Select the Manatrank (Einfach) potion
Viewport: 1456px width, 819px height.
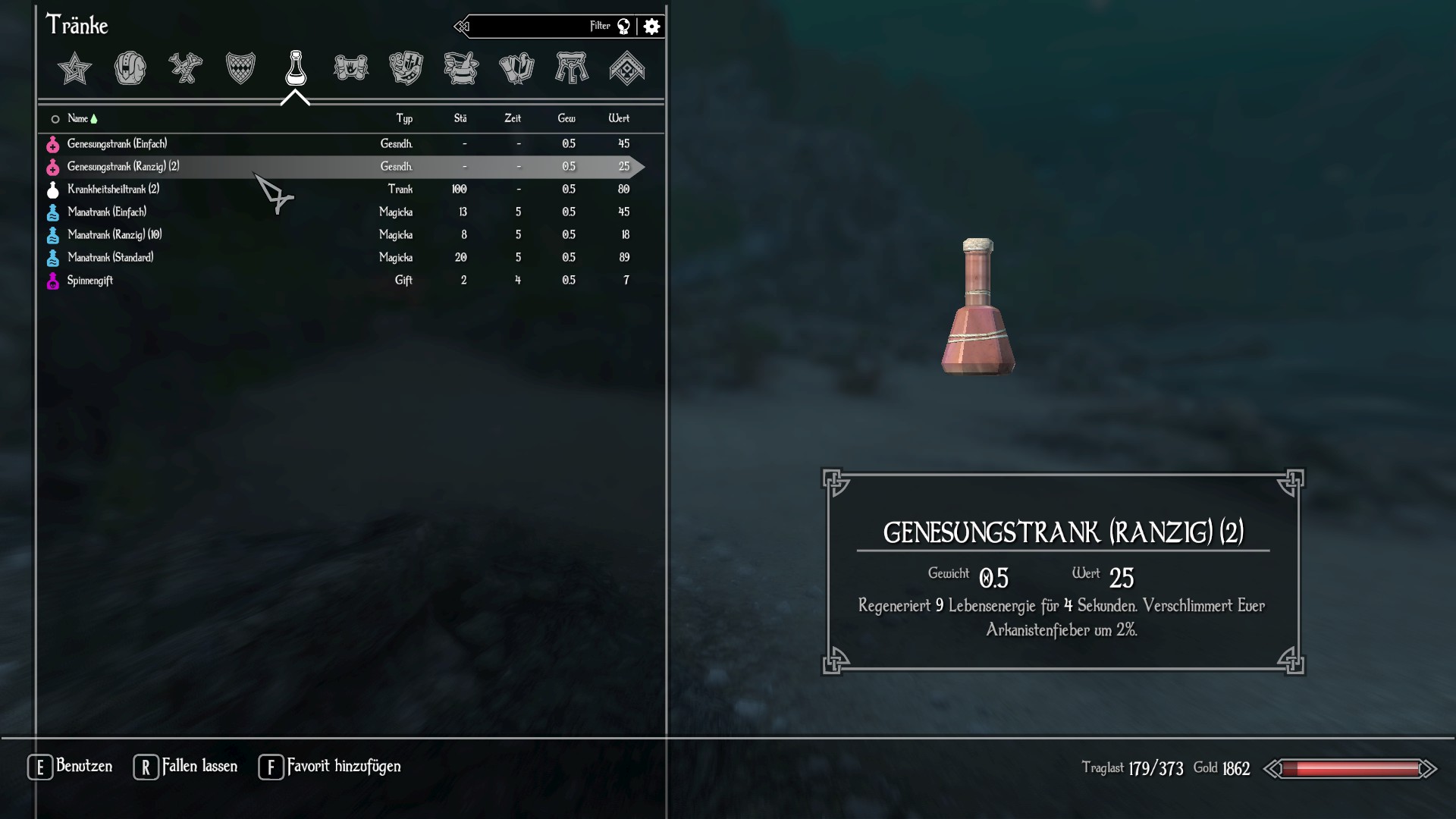107,212
